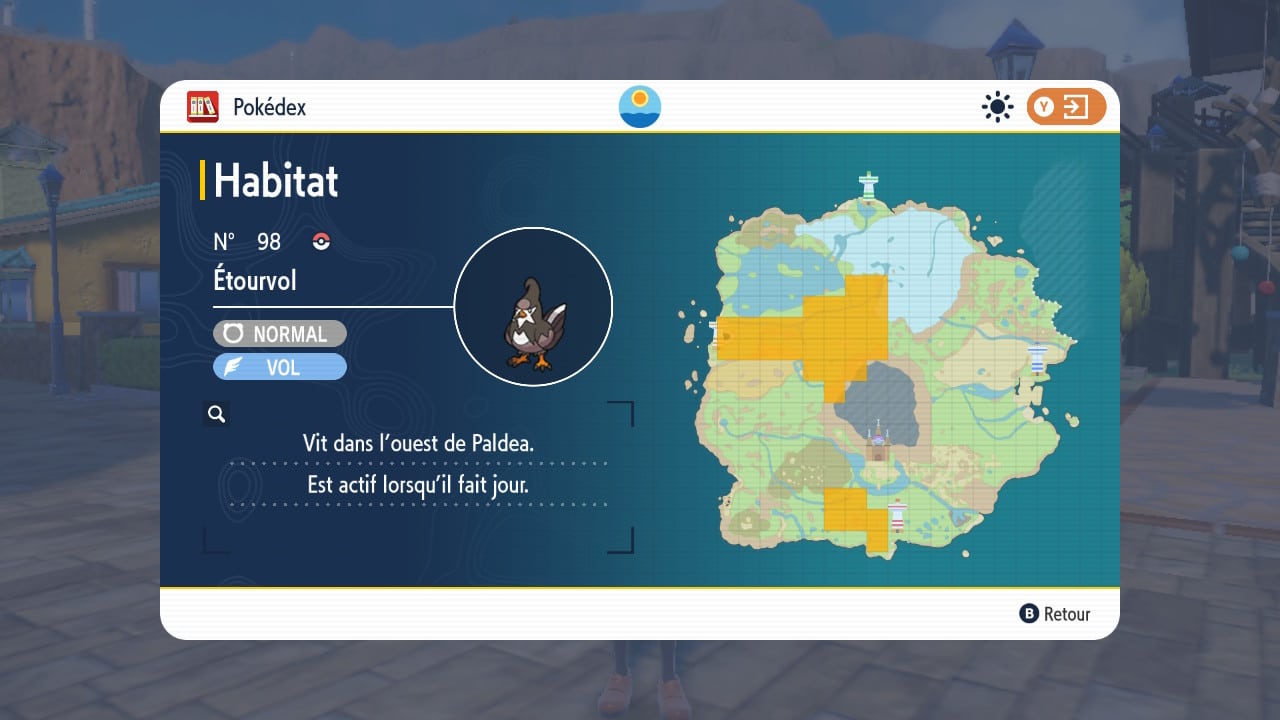The image size is (1280, 720).
Task: Open the magnifying glass search icon
Action: [216, 414]
